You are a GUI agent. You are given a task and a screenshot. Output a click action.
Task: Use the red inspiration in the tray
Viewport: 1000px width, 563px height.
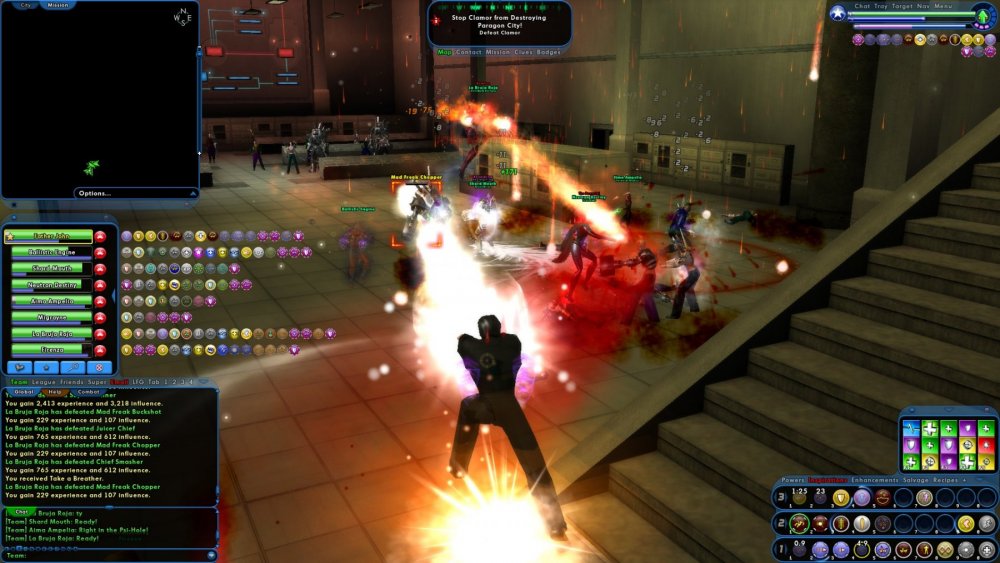click(986, 445)
